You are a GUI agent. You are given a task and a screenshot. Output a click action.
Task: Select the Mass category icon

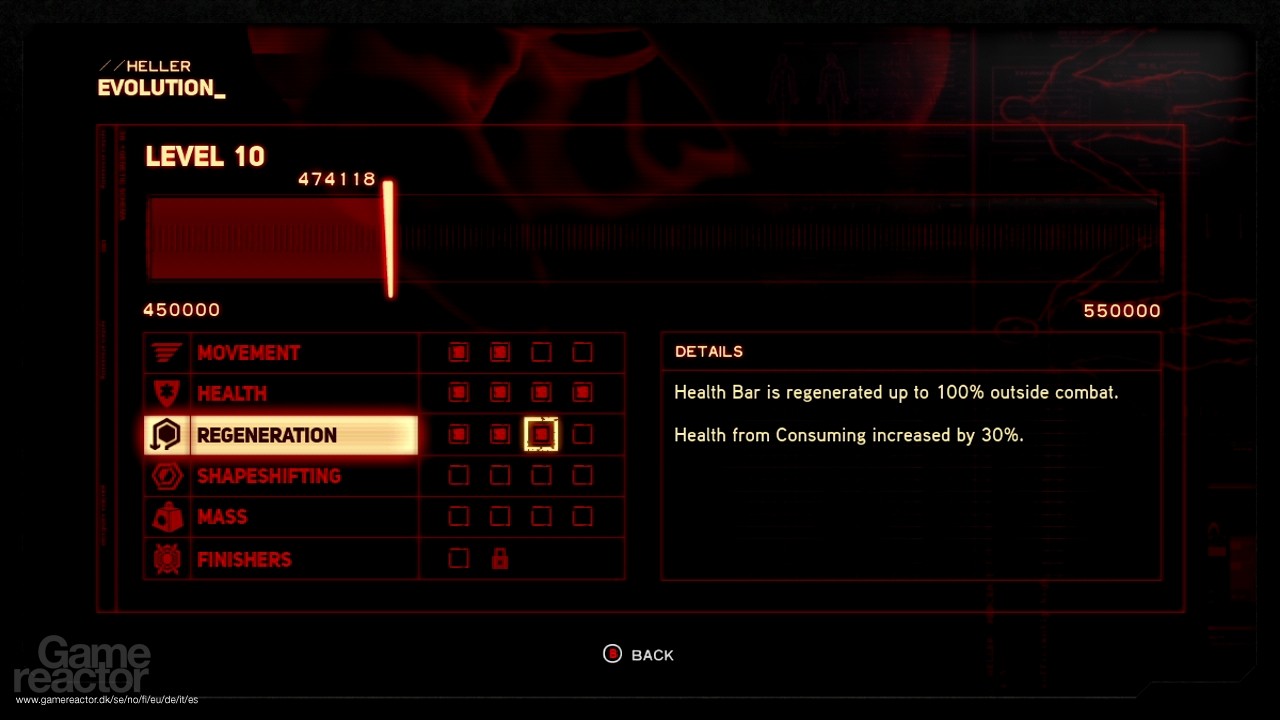166,517
